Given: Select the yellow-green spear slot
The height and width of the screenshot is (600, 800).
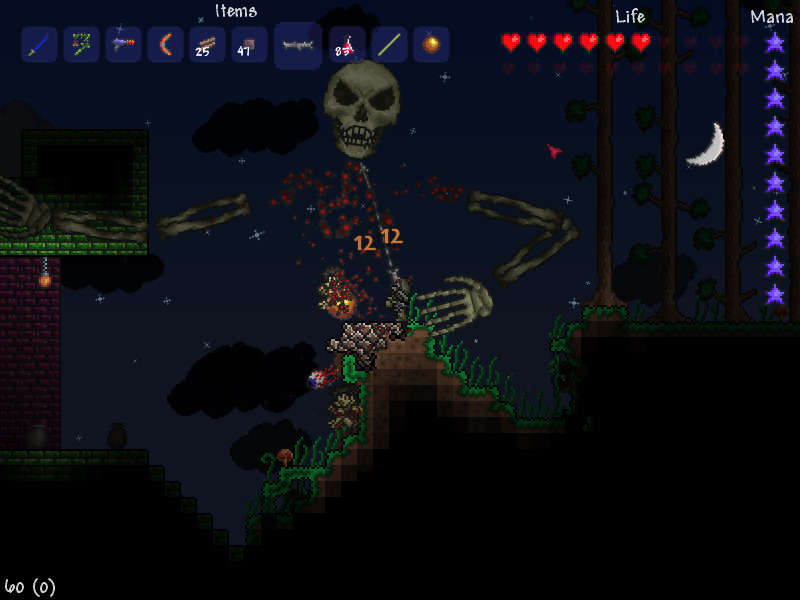Looking at the screenshot, I should point(389,45).
